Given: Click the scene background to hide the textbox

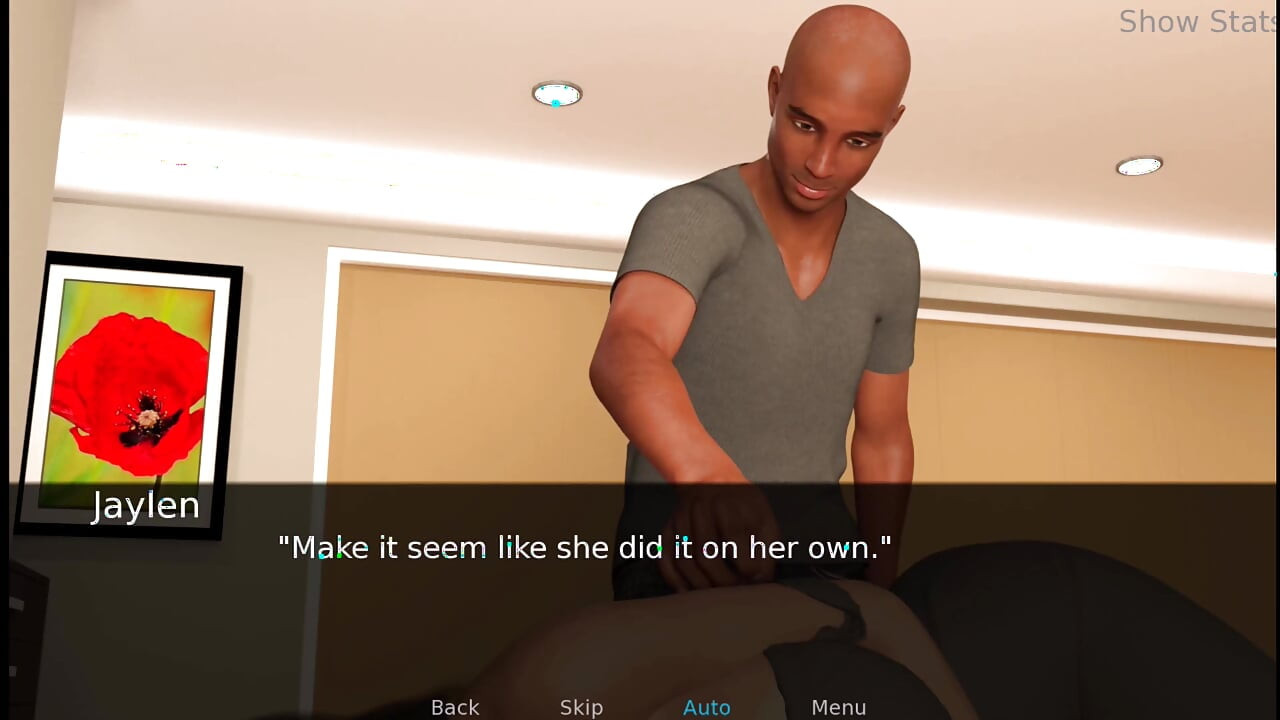Looking at the screenshot, I should [400, 200].
